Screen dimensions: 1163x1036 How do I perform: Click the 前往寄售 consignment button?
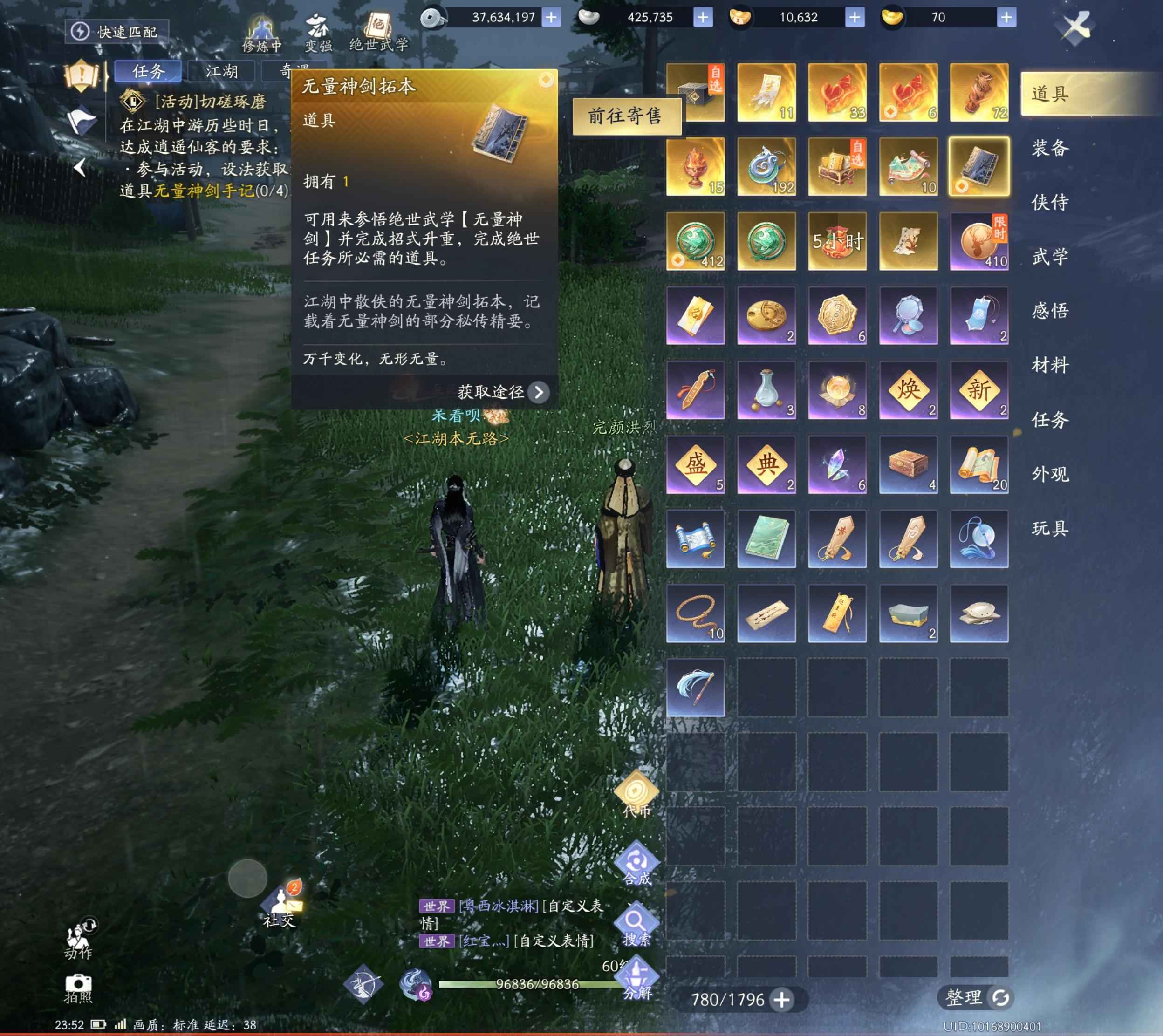click(x=626, y=116)
